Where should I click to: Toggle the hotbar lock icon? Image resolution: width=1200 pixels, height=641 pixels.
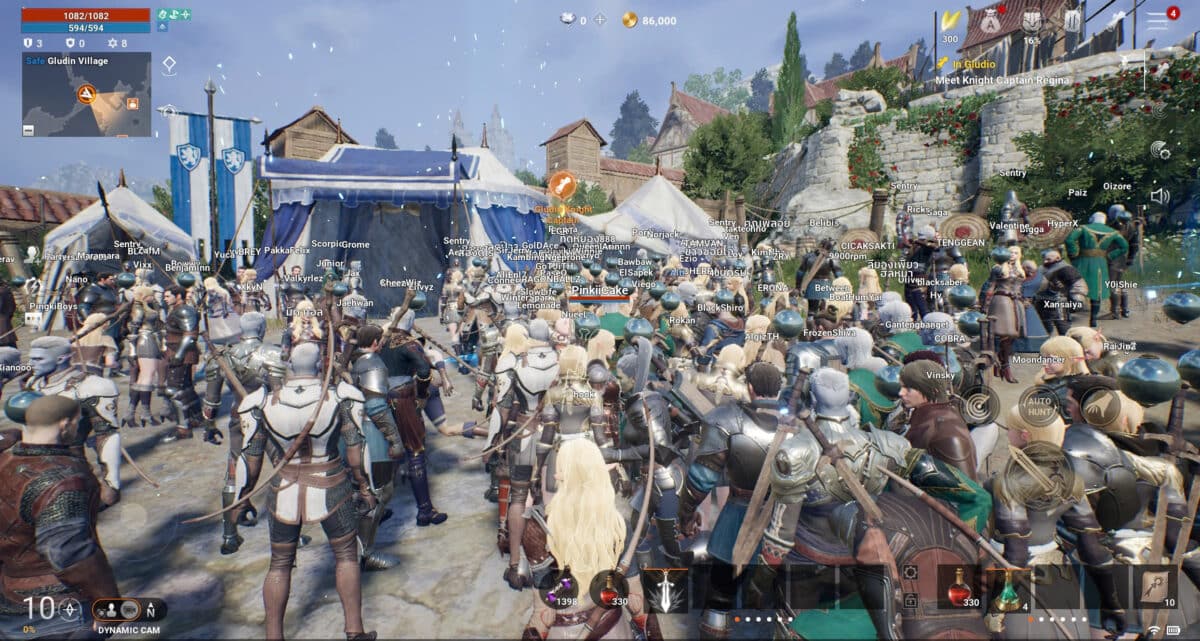(x=910, y=600)
